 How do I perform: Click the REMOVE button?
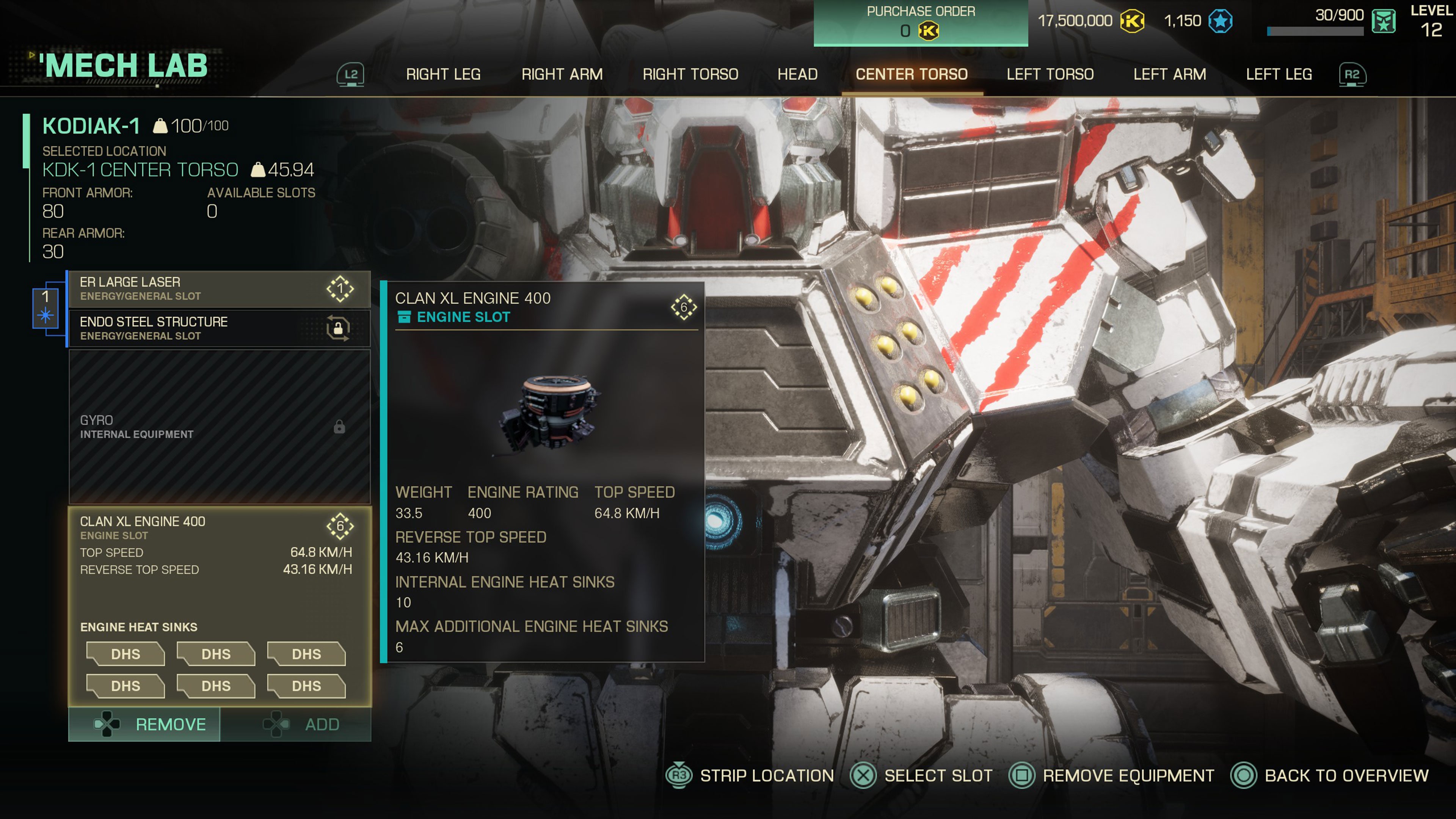144,724
